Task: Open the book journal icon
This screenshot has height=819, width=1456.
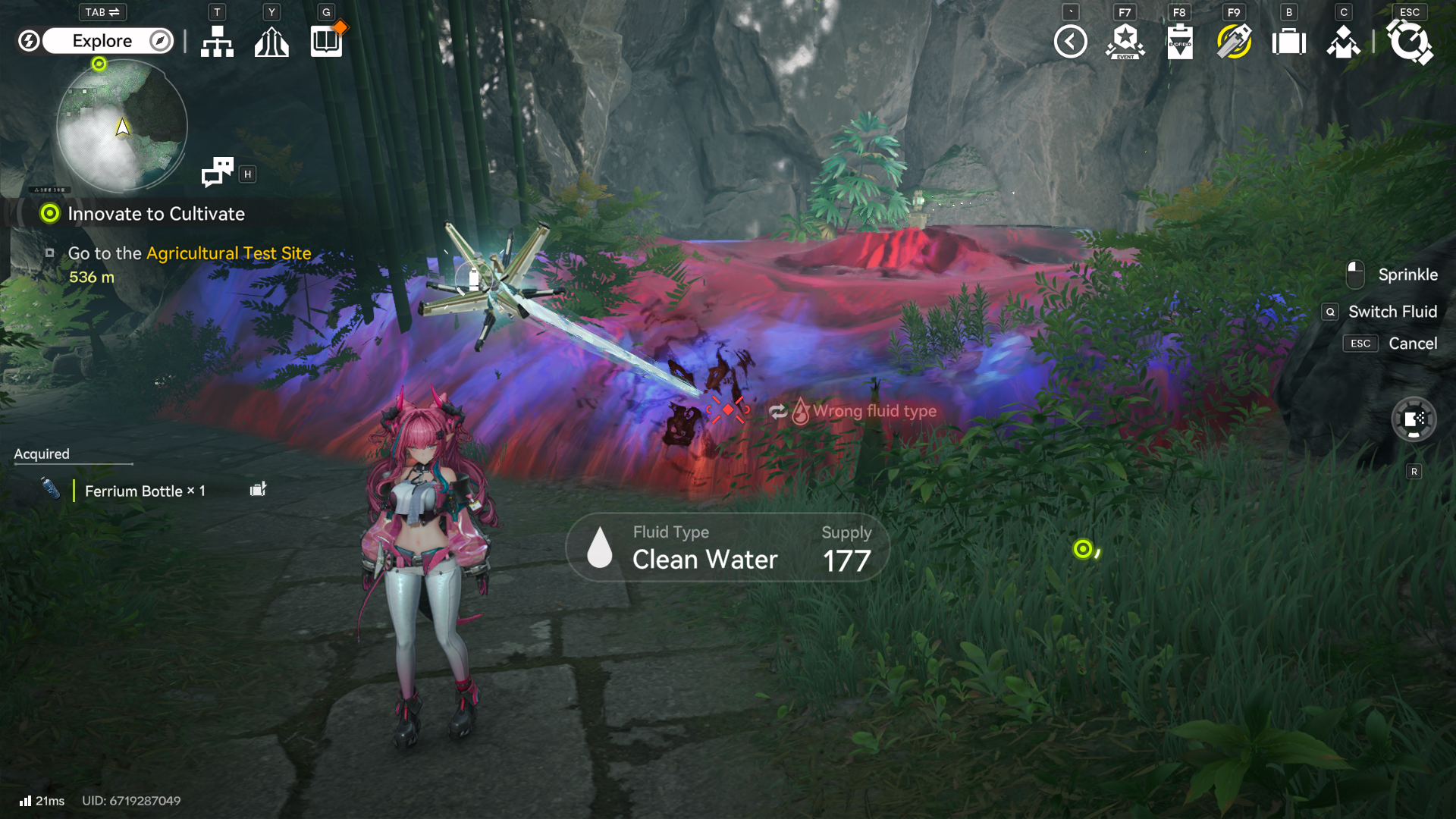Action: [x=327, y=41]
